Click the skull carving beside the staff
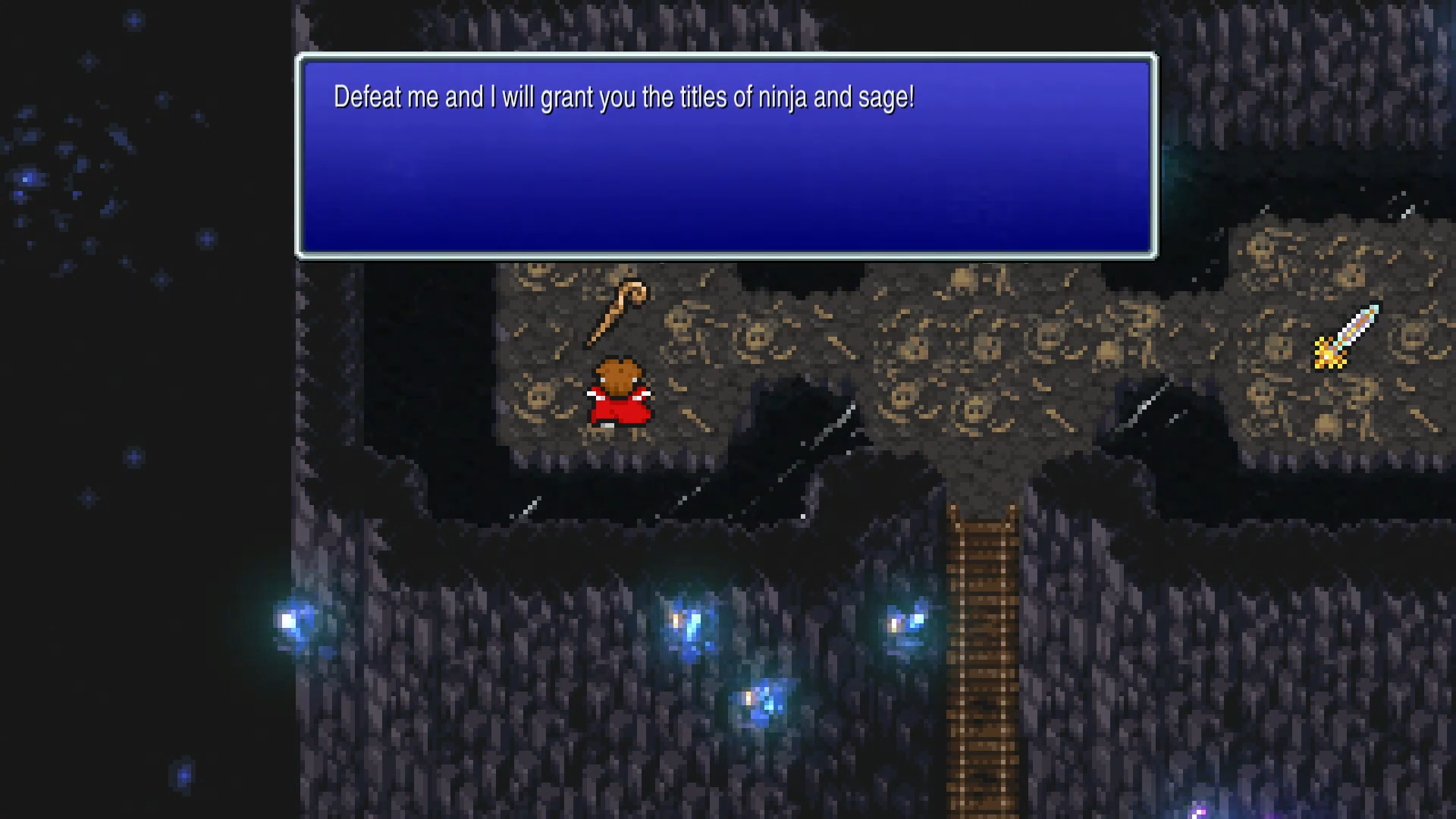 click(538, 394)
